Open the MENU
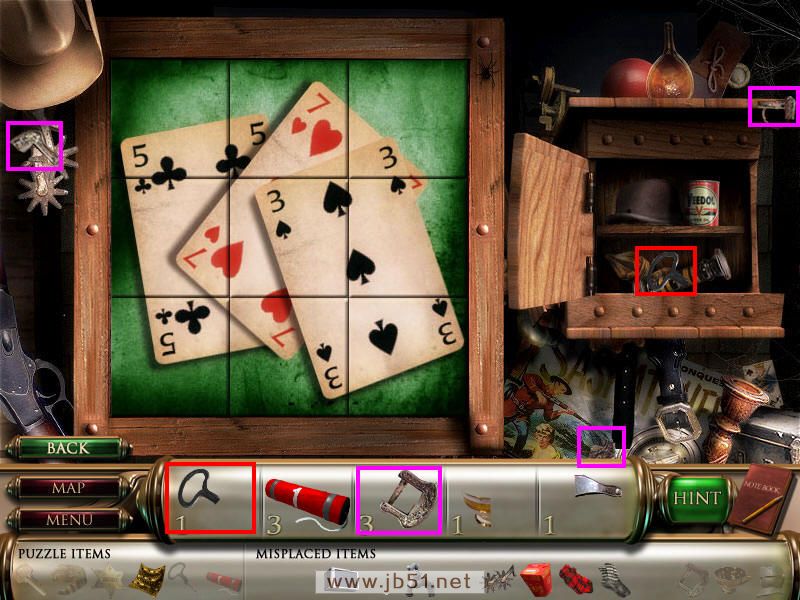Image resolution: width=800 pixels, height=600 pixels. tap(67, 519)
